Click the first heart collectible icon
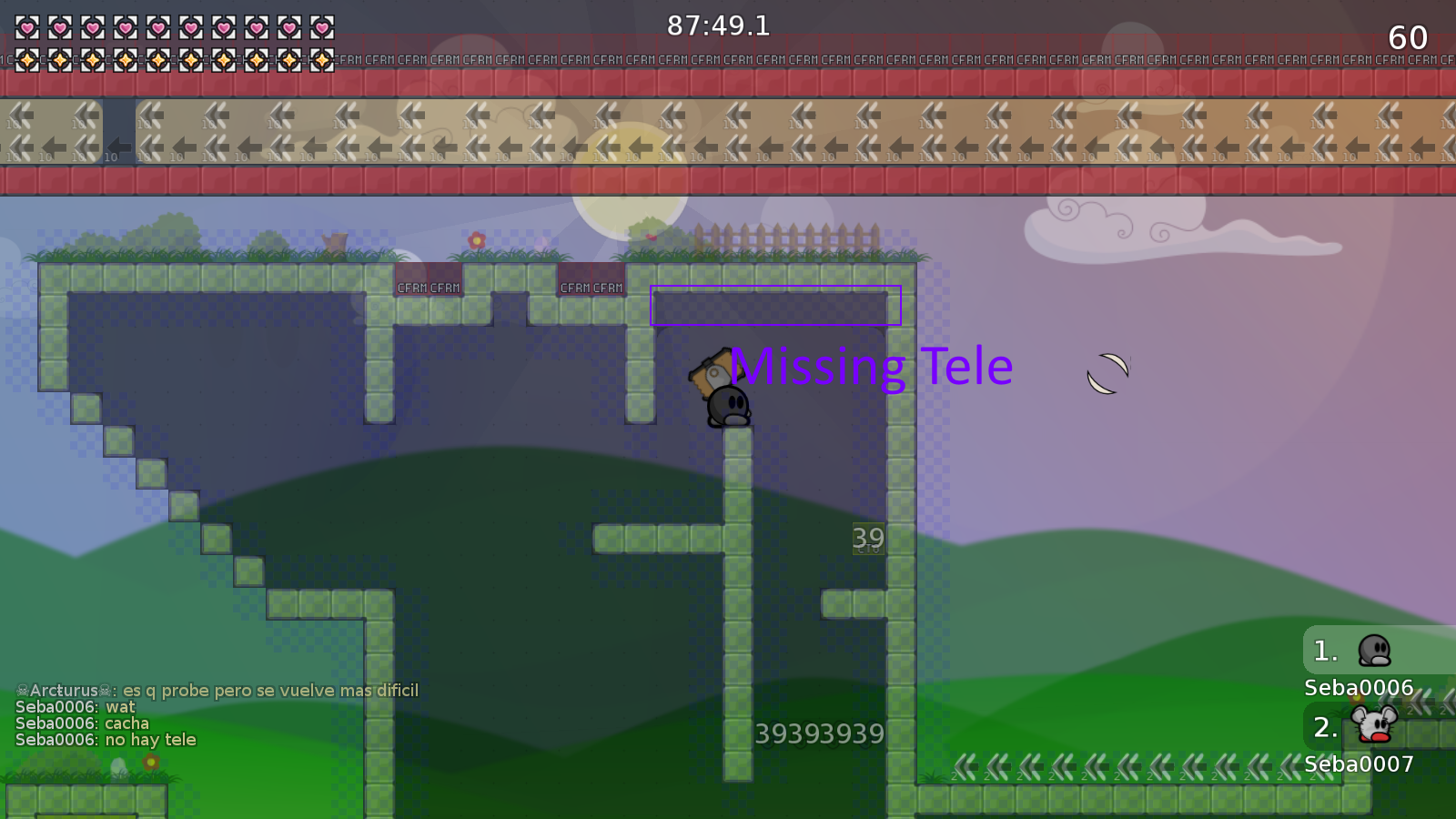Screen dimensions: 1456x819 [x=25, y=27]
